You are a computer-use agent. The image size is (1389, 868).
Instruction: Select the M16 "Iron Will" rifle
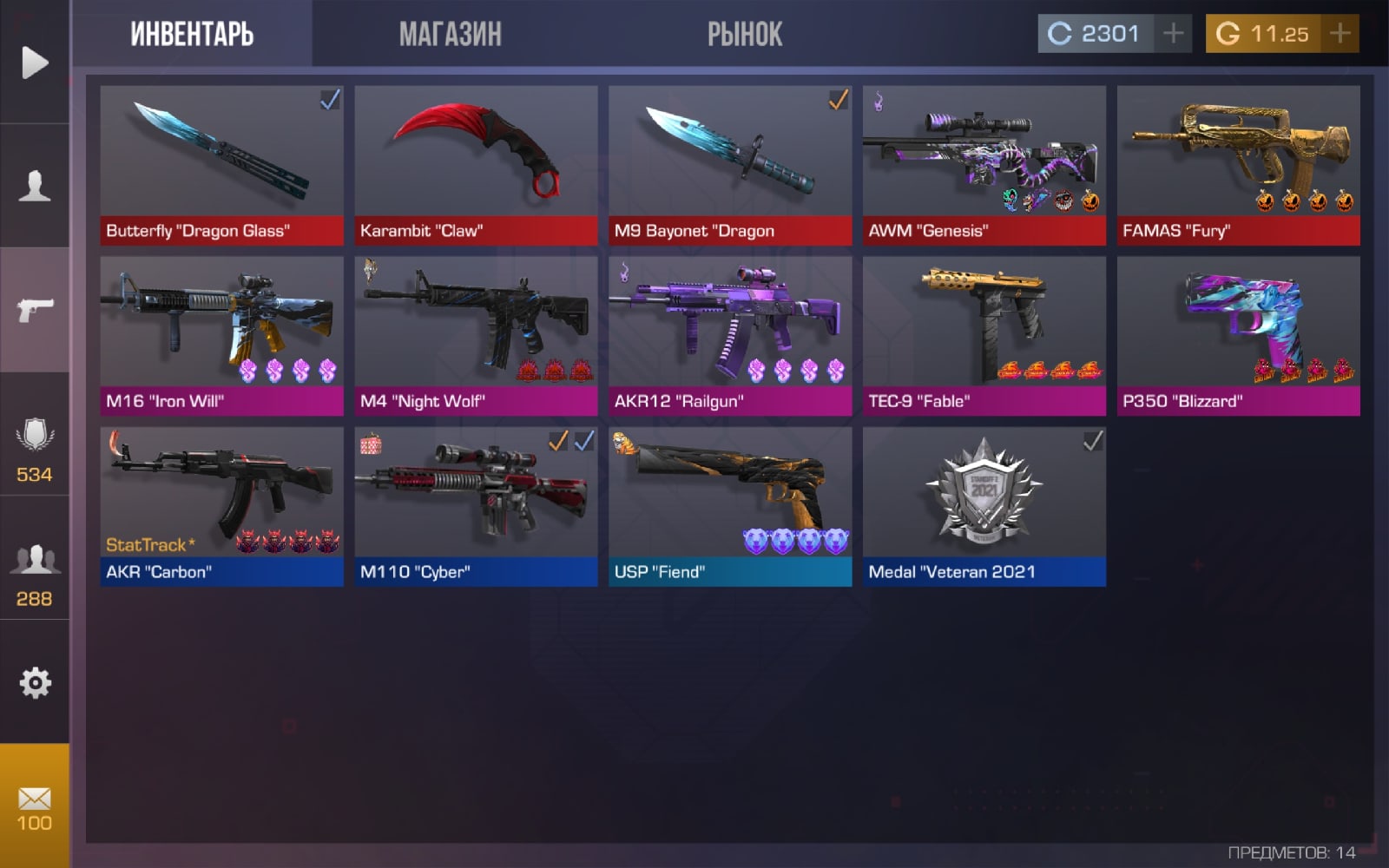(221, 335)
